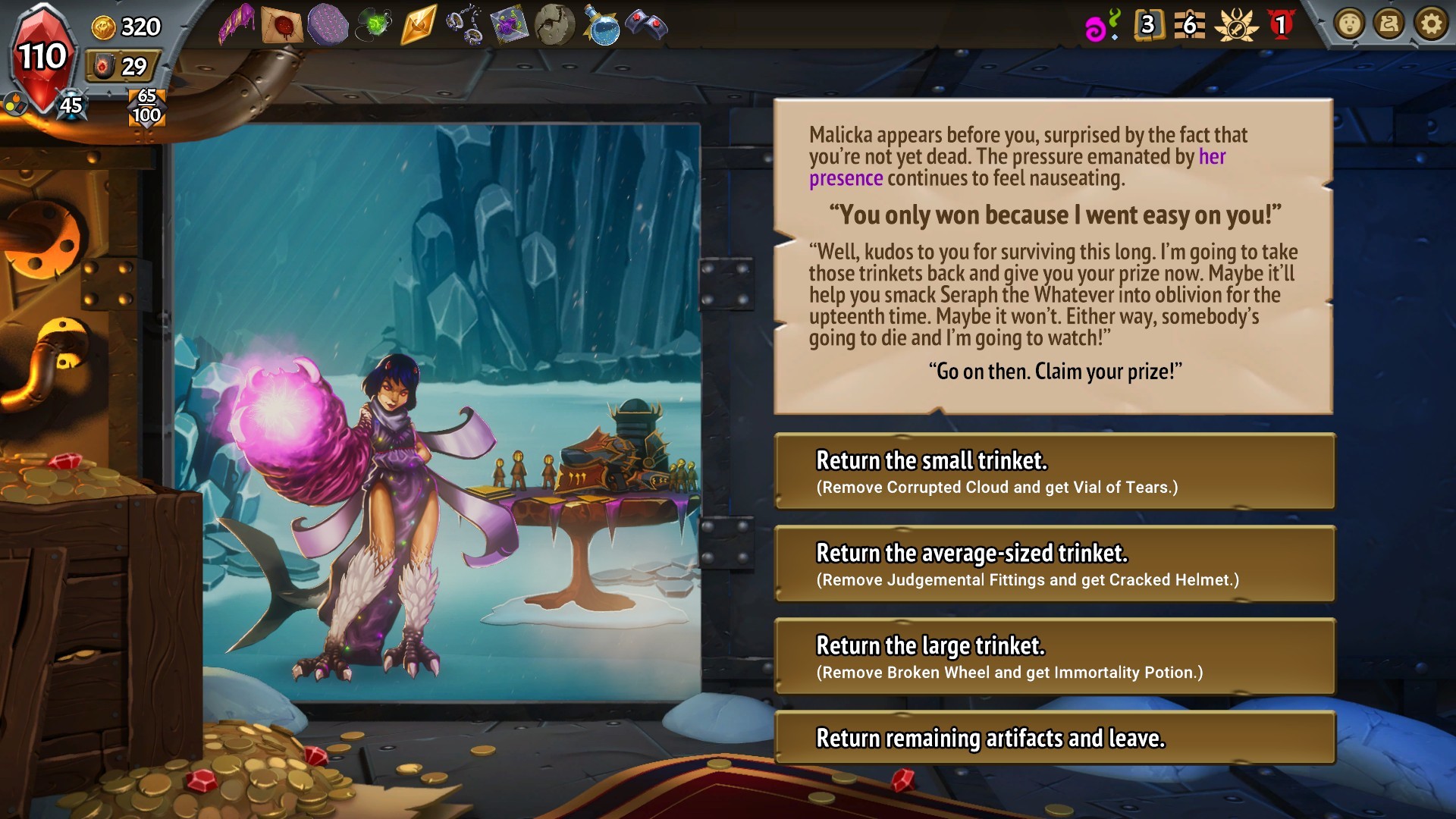The image size is (1456, 819).
Task: Inspect the blue potion flask artifact
Action: [x=601, y=26]
